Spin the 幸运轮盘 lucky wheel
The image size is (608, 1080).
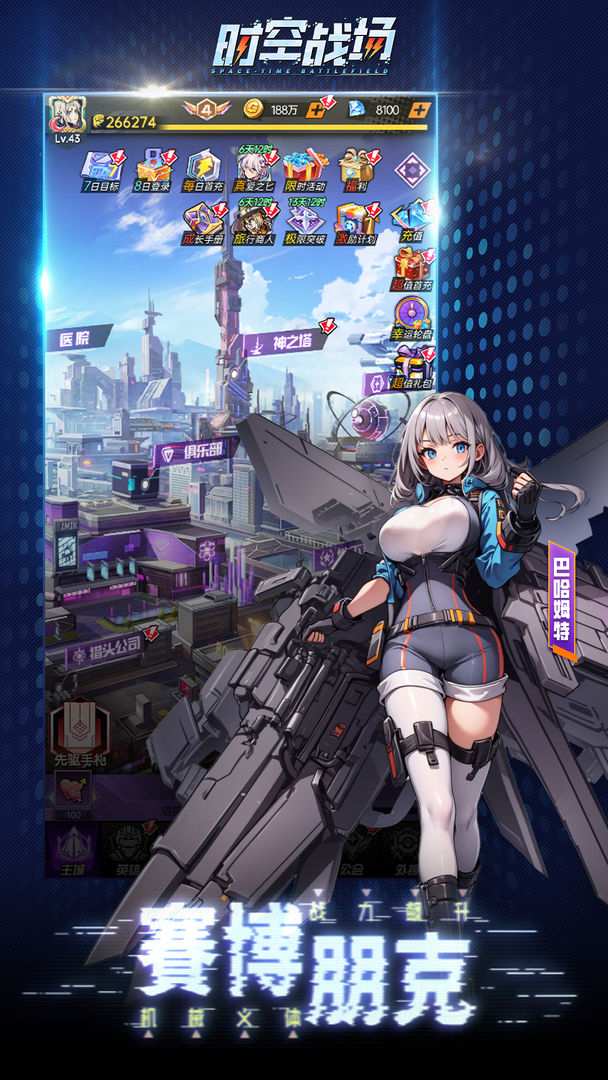pos(411,318)
